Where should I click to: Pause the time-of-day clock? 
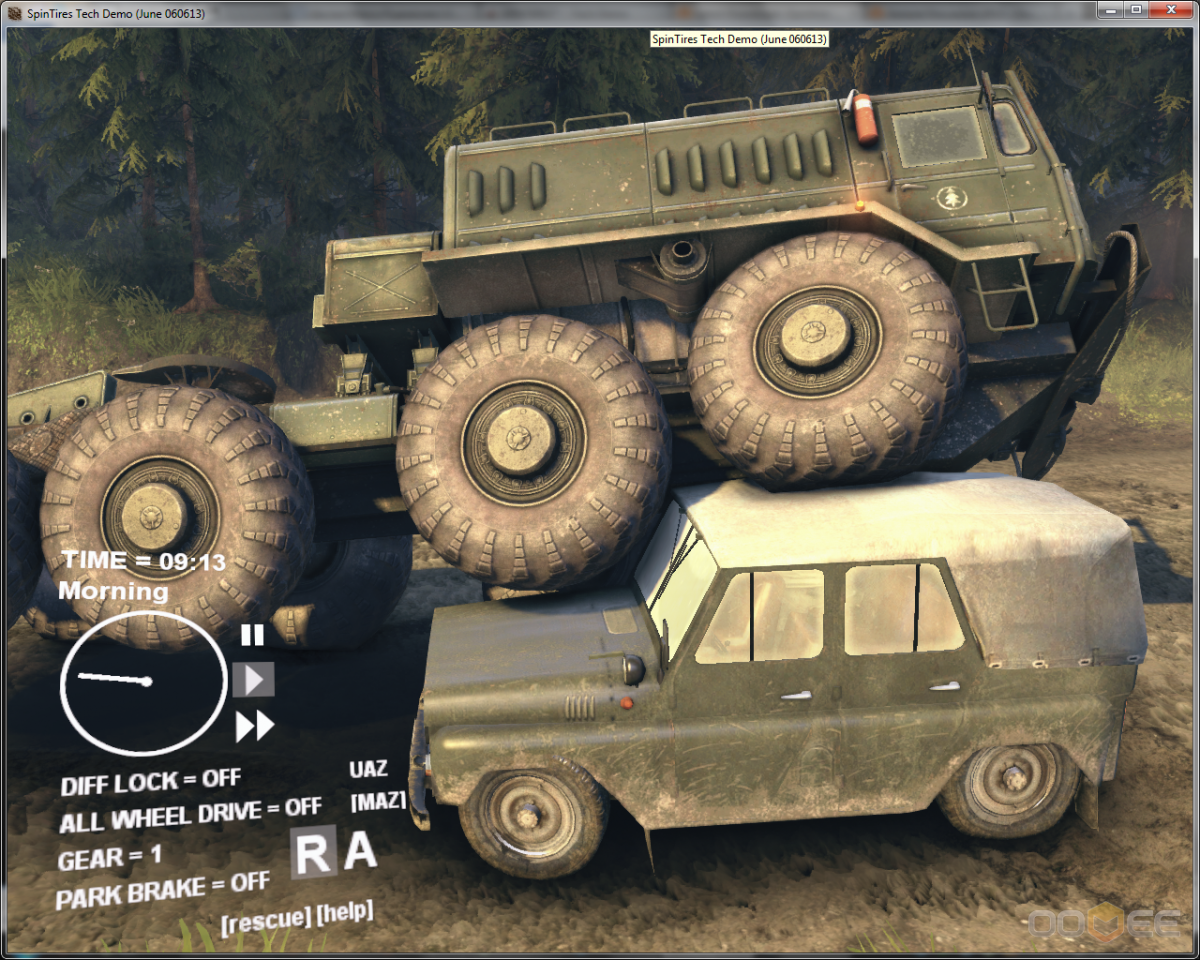(x=252, y=635)
